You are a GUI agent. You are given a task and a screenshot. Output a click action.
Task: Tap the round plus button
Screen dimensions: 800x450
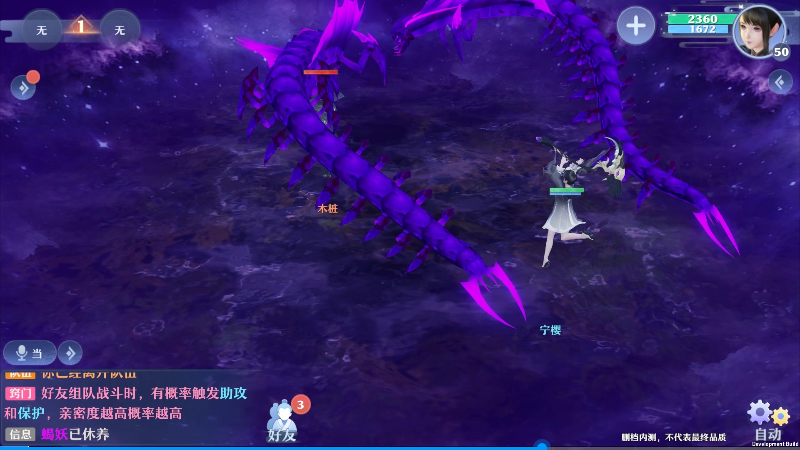[636, 25]
